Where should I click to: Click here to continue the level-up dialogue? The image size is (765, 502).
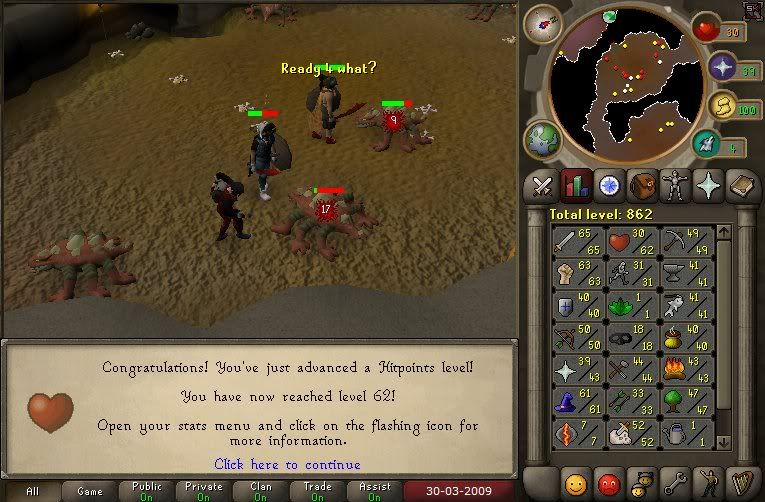tap(287, 464)
